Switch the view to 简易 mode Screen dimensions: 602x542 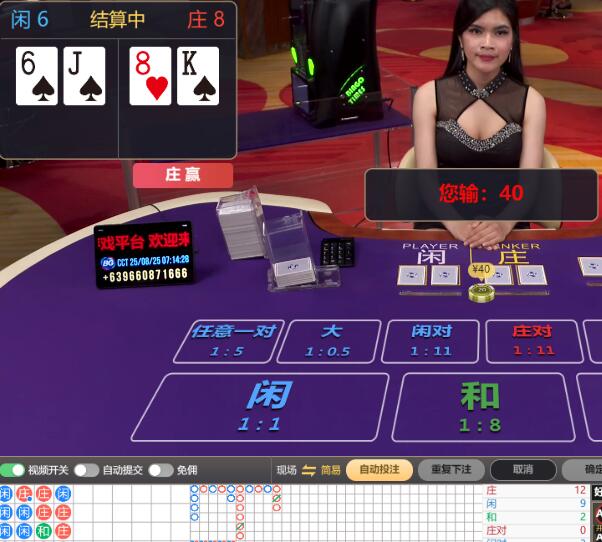coord(330,470)
